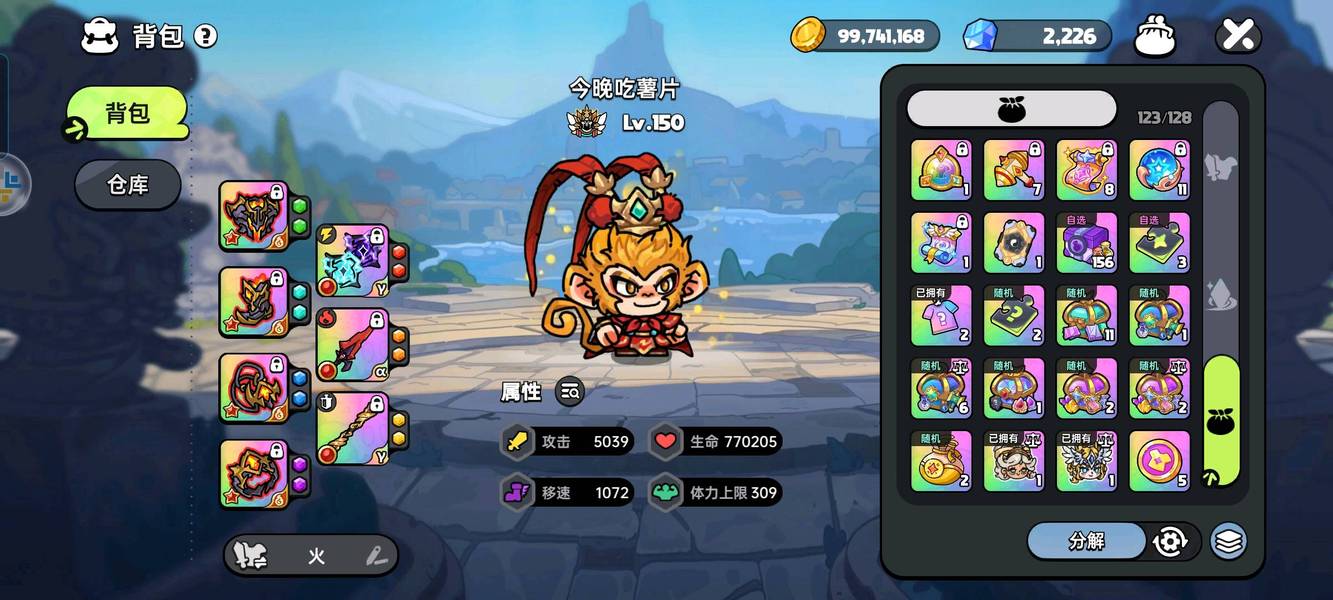This screenshot has width=1333, height=600.
Task: Switch to the 背包 backpack tab
Action: [127, 113]
